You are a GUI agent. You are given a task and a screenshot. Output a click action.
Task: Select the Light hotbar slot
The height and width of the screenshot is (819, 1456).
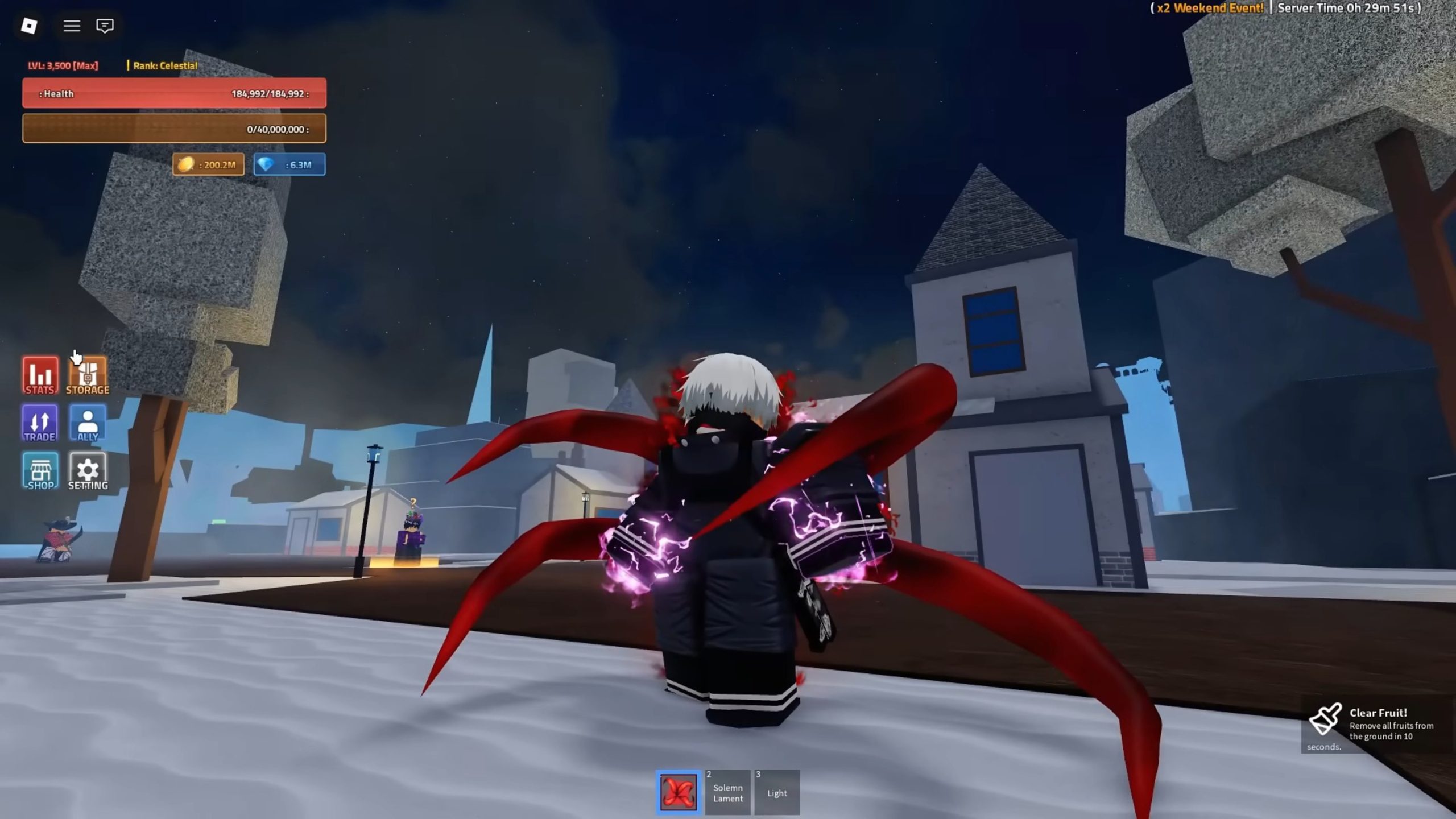click(777, 792)
